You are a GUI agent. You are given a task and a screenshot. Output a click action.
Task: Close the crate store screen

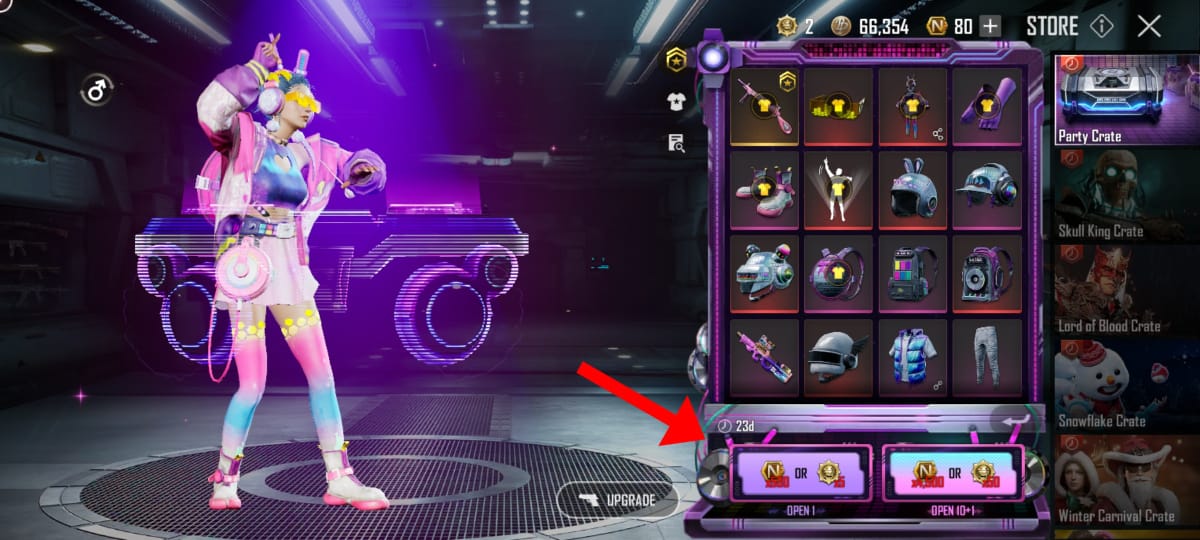coord(1149,26)
